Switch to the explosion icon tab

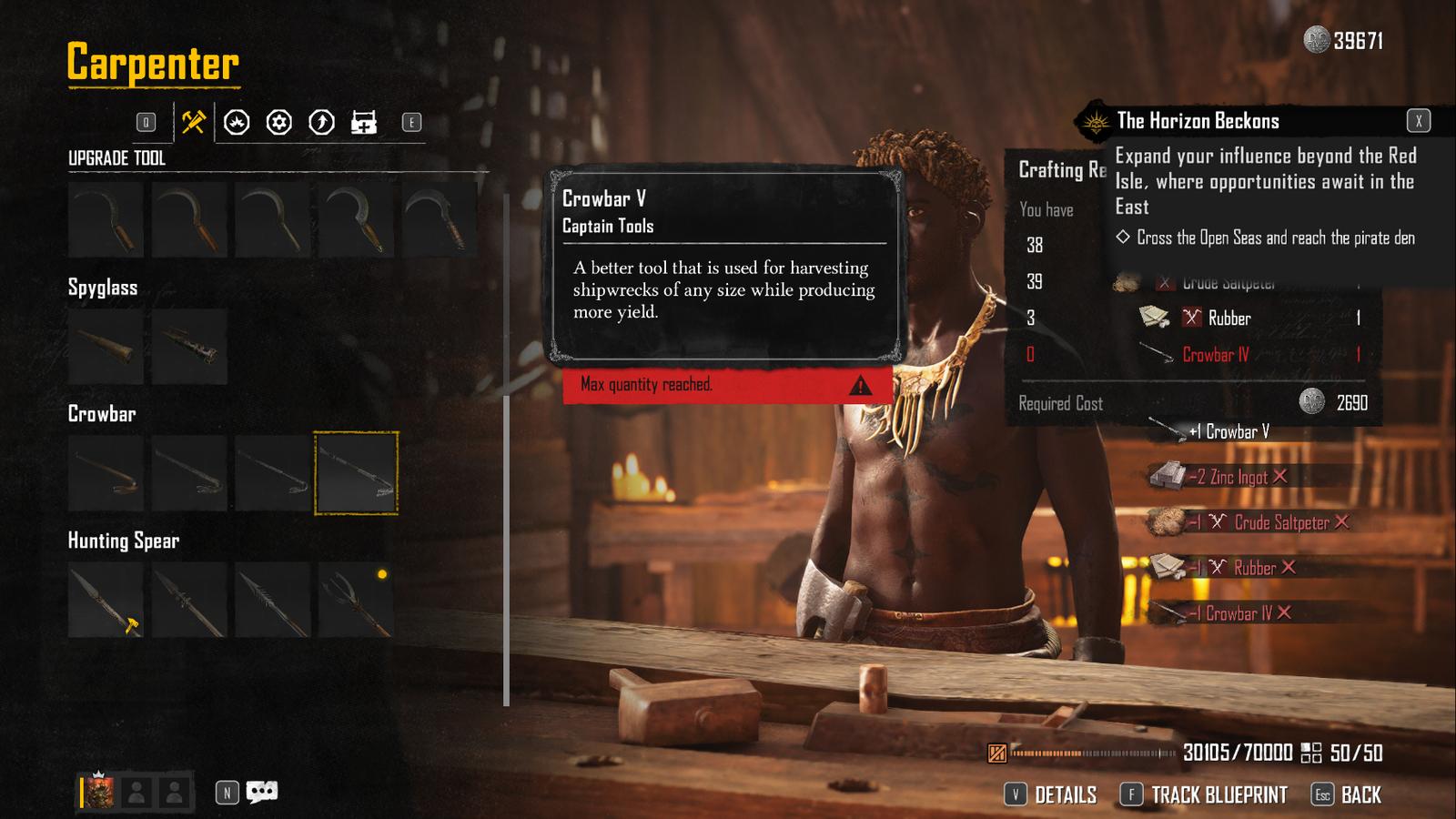tap(237, 122)
